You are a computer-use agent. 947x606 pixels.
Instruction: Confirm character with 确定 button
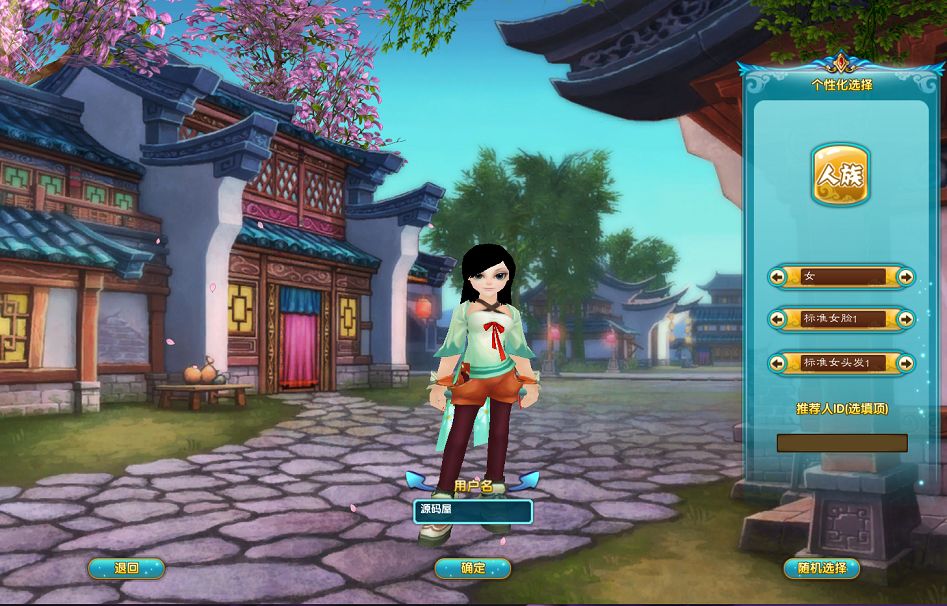[473, 568]
